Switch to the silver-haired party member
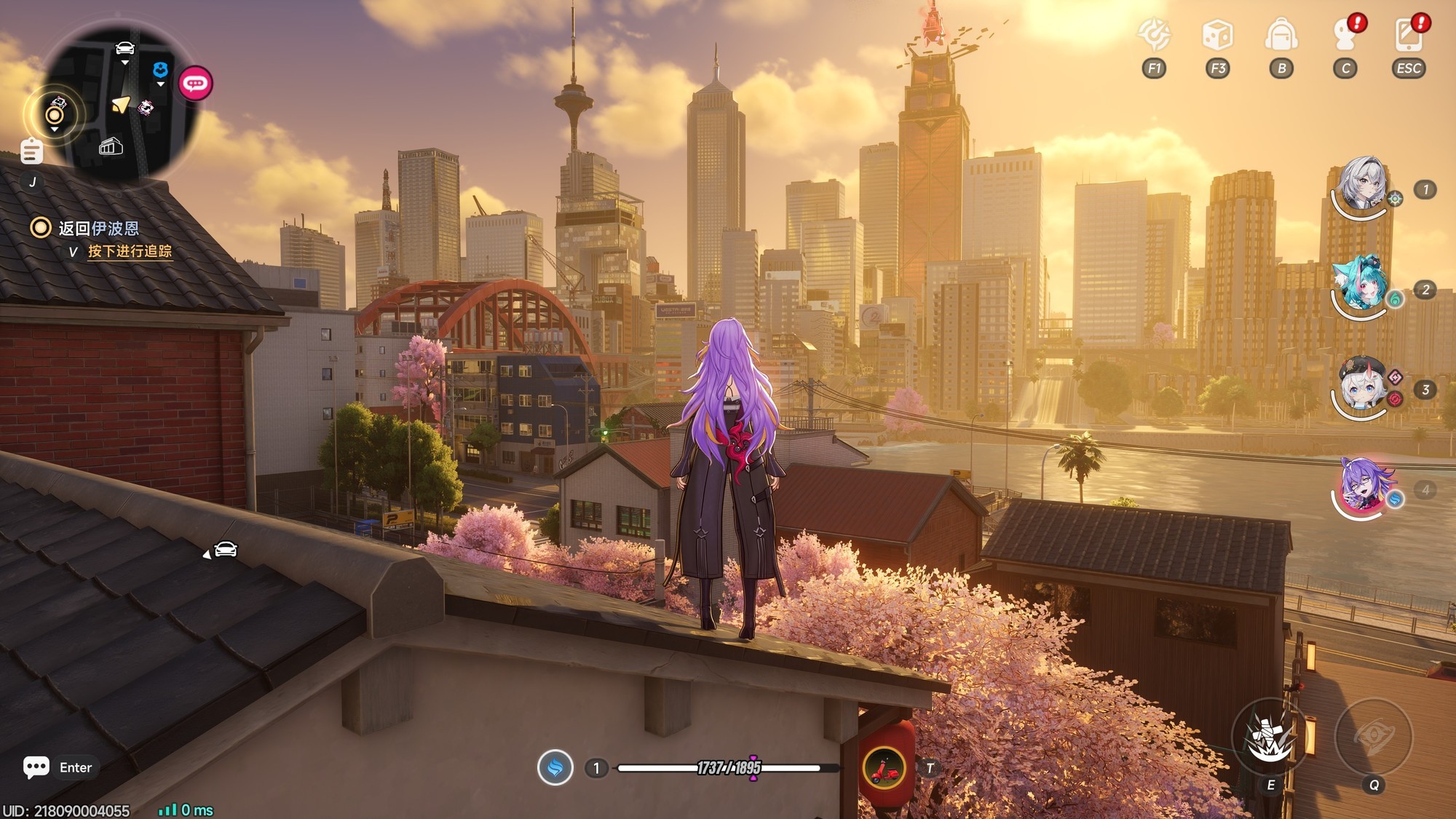Image resolution: width=1456 pixels, height=819 pixels. coord(1361,185)
